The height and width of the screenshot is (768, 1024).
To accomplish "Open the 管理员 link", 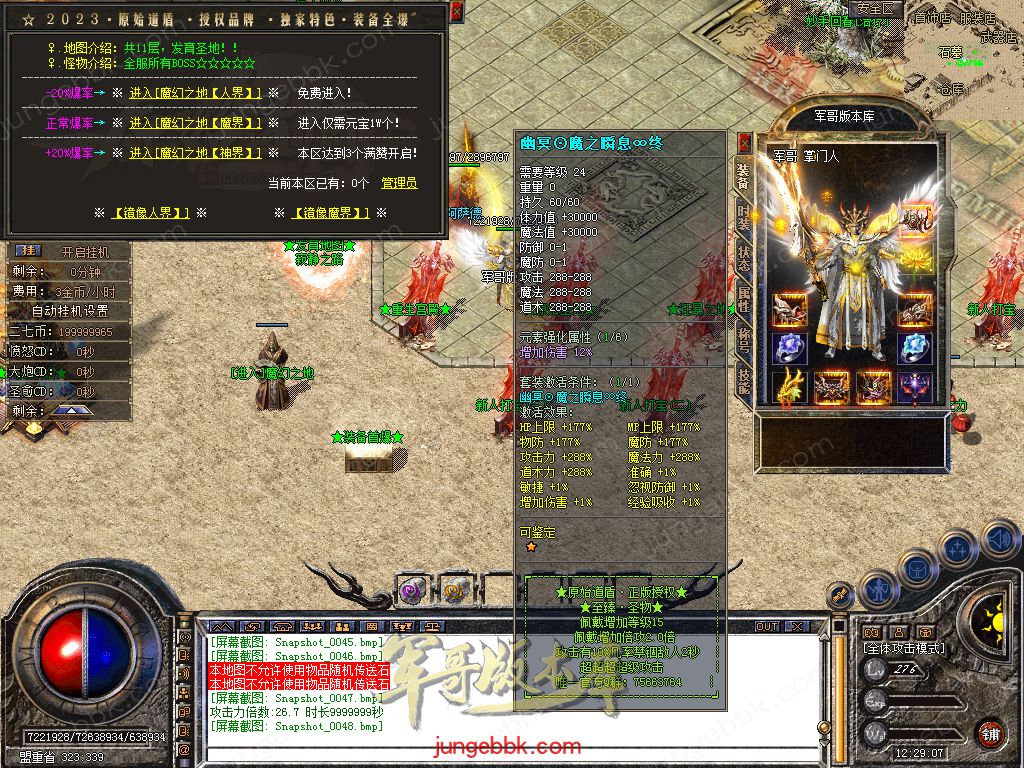I will pos(399,183).
